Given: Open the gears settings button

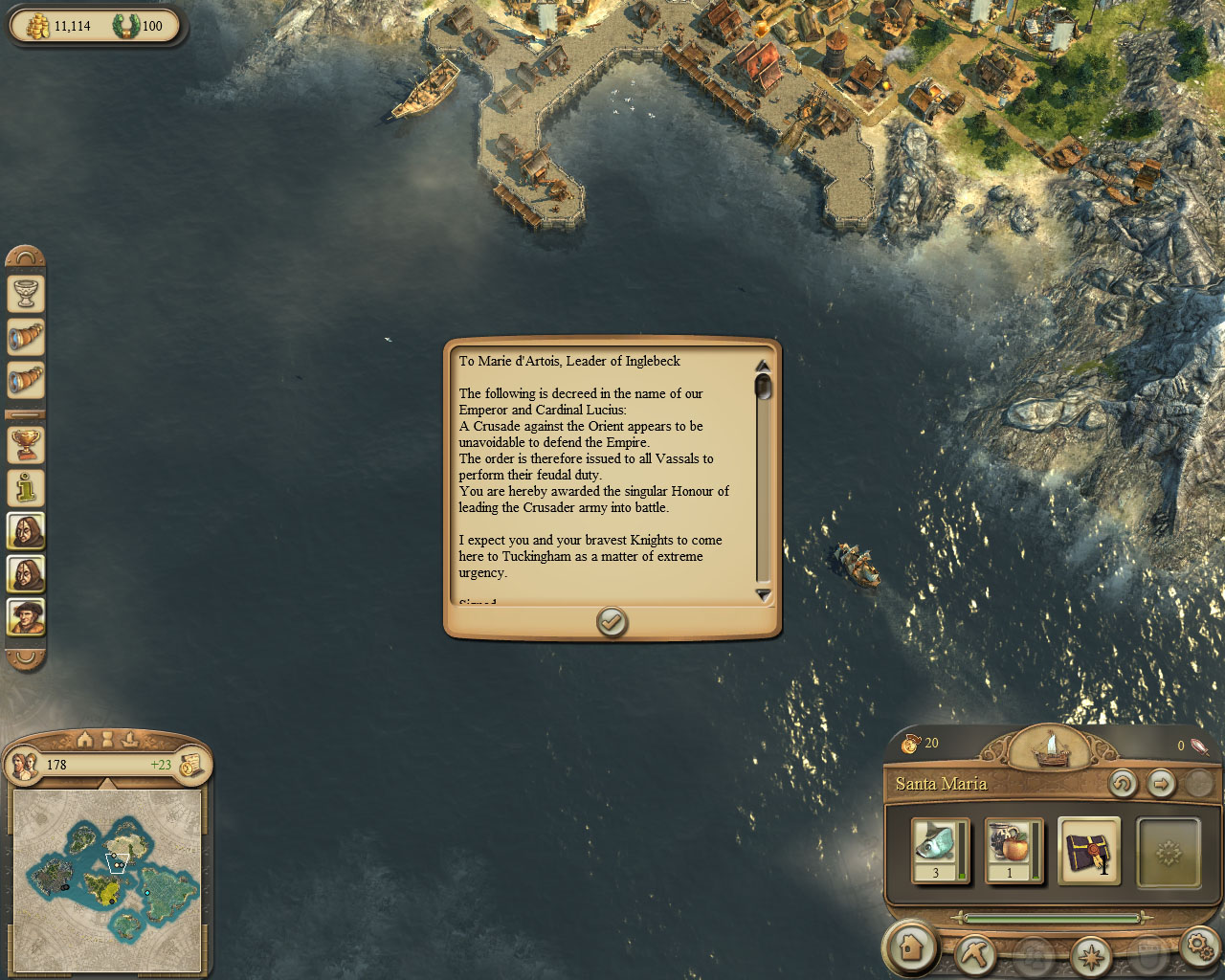Looking at the screenshot, I should point(1198,947).
